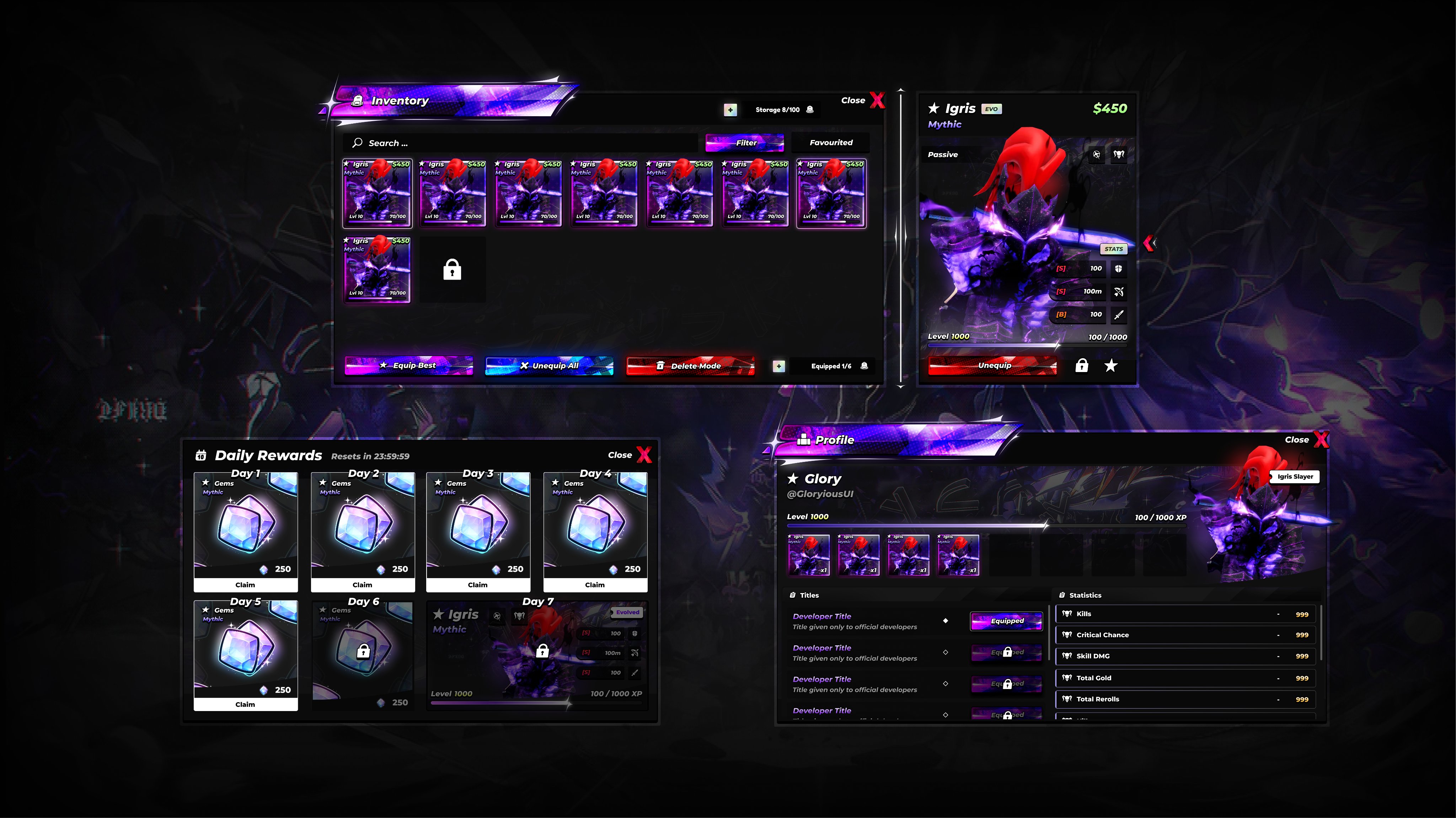This screenshot has height=818, width=1456.
Task: Show Favourited inventory items
Action: (830, 143)
